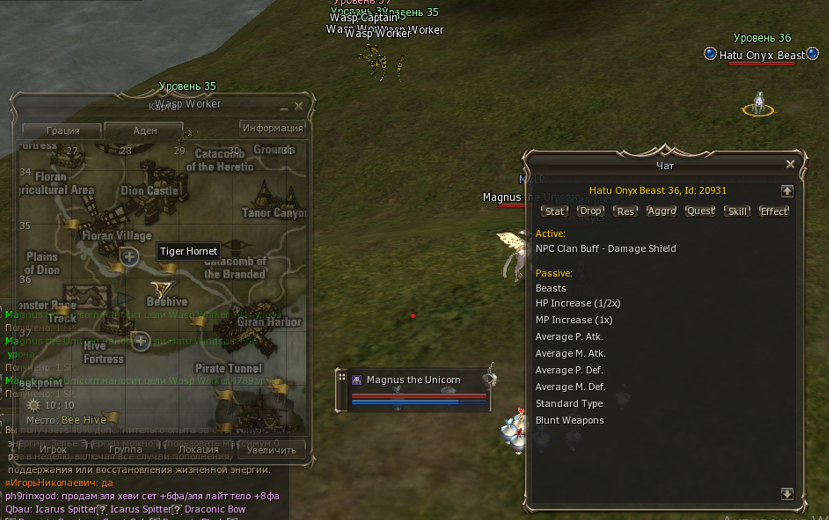
Task: Click the scroll-down arrow in the Чат window
Action: point(787,494)
